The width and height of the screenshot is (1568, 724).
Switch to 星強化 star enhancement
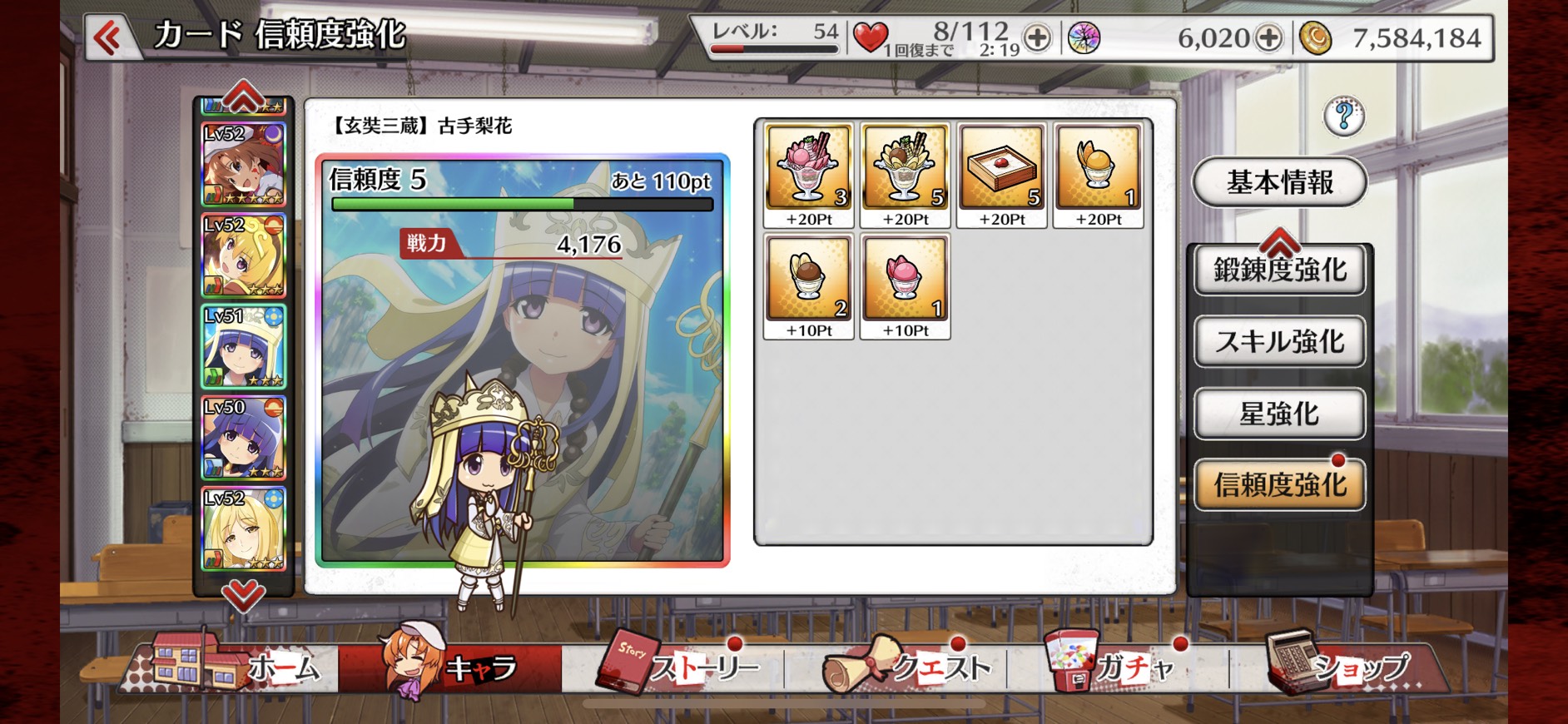coord(1279,414)
